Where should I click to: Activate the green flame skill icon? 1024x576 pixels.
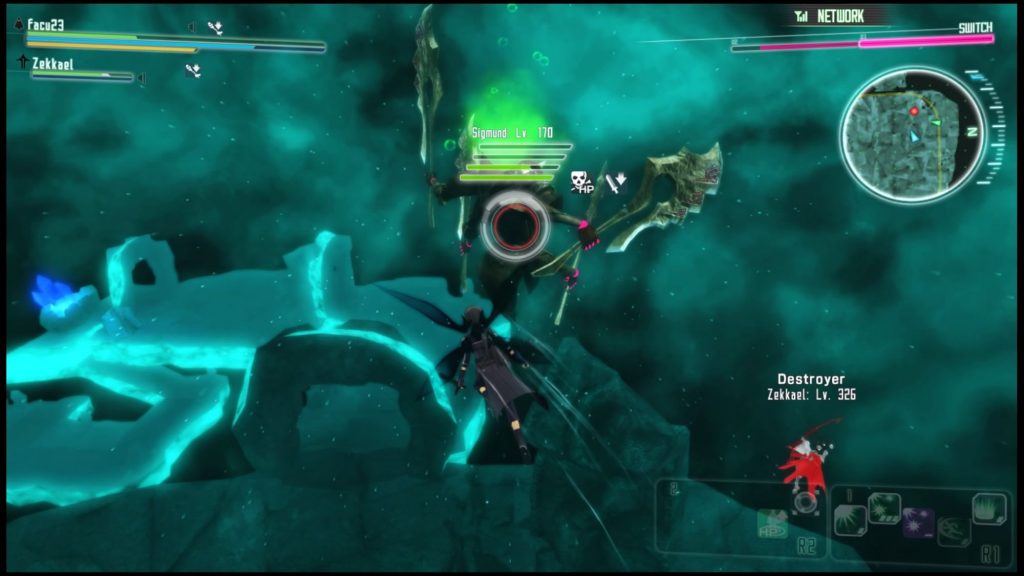coord(988,508)
